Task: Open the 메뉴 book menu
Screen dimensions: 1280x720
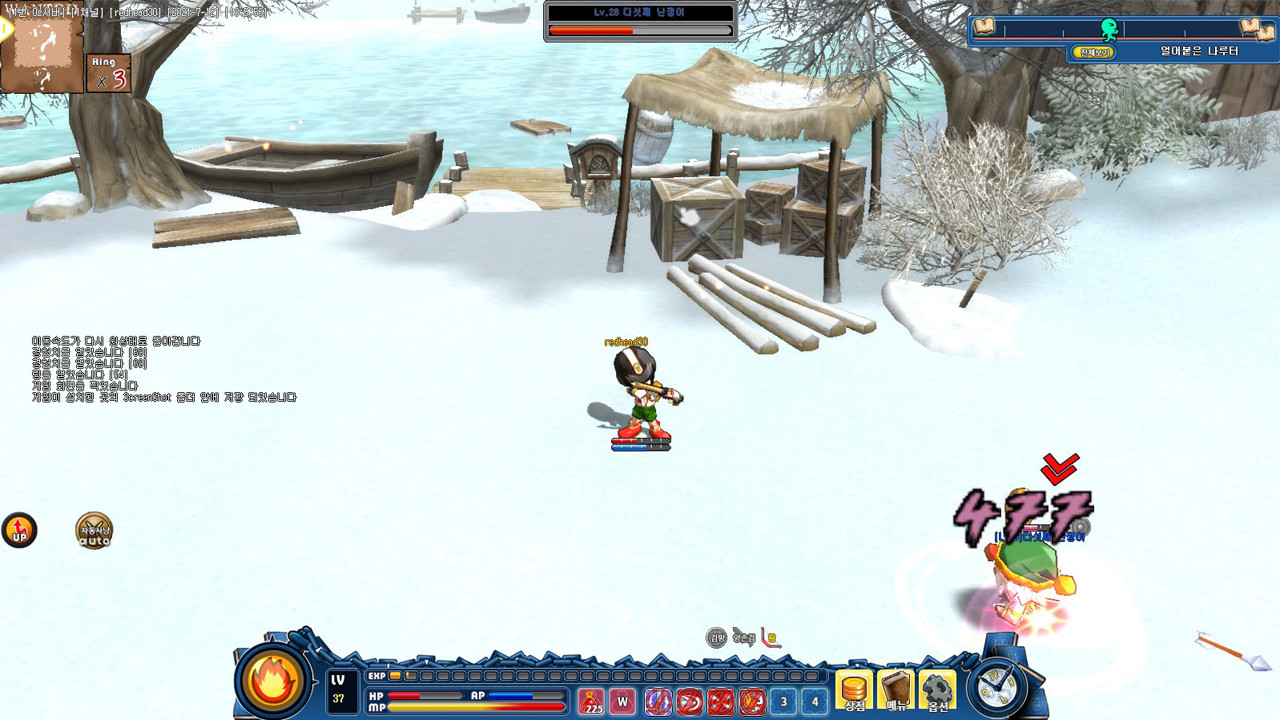Action: (x=896, y=689)
